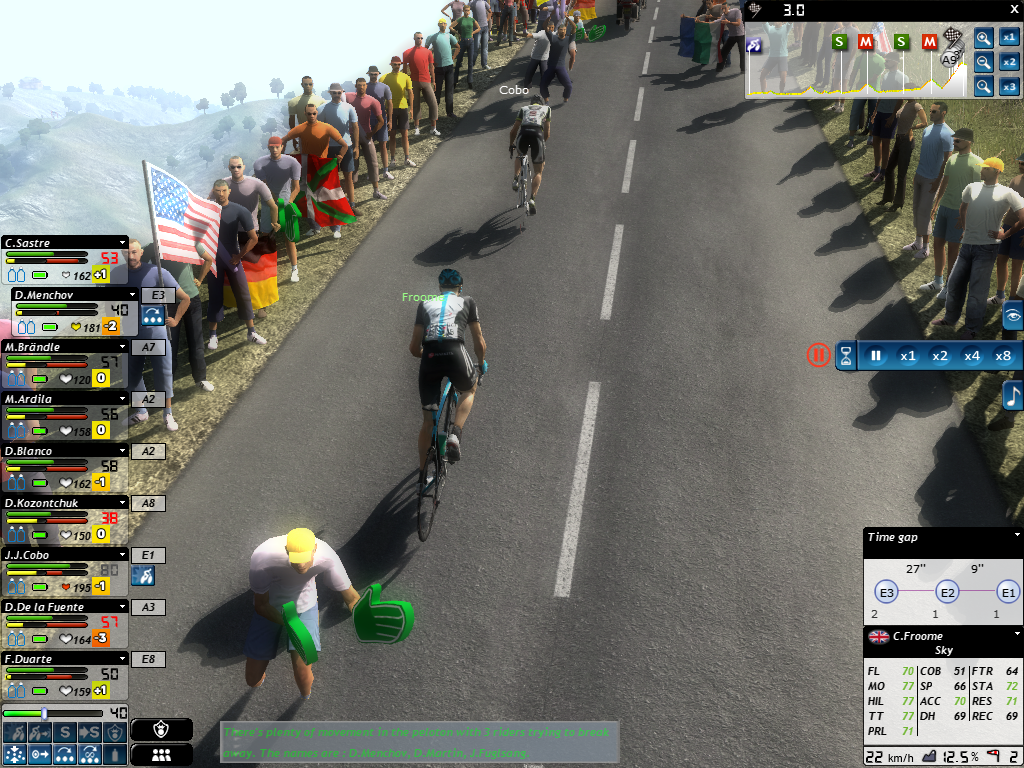
Task: Zoom in on the stage profile
Action: tap(984, 38)
